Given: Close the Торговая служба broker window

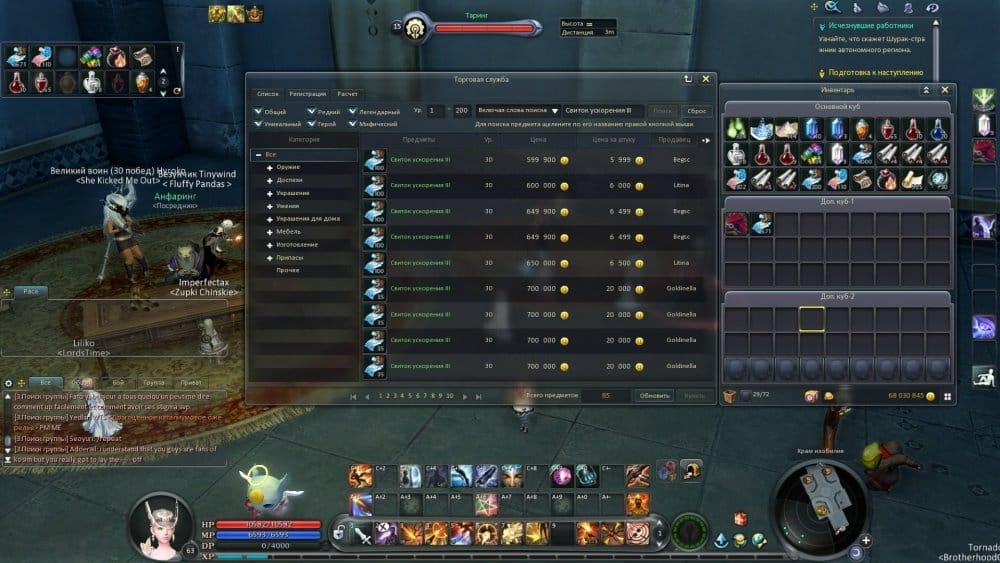Looking at the screenshot, I should point(706,78).
